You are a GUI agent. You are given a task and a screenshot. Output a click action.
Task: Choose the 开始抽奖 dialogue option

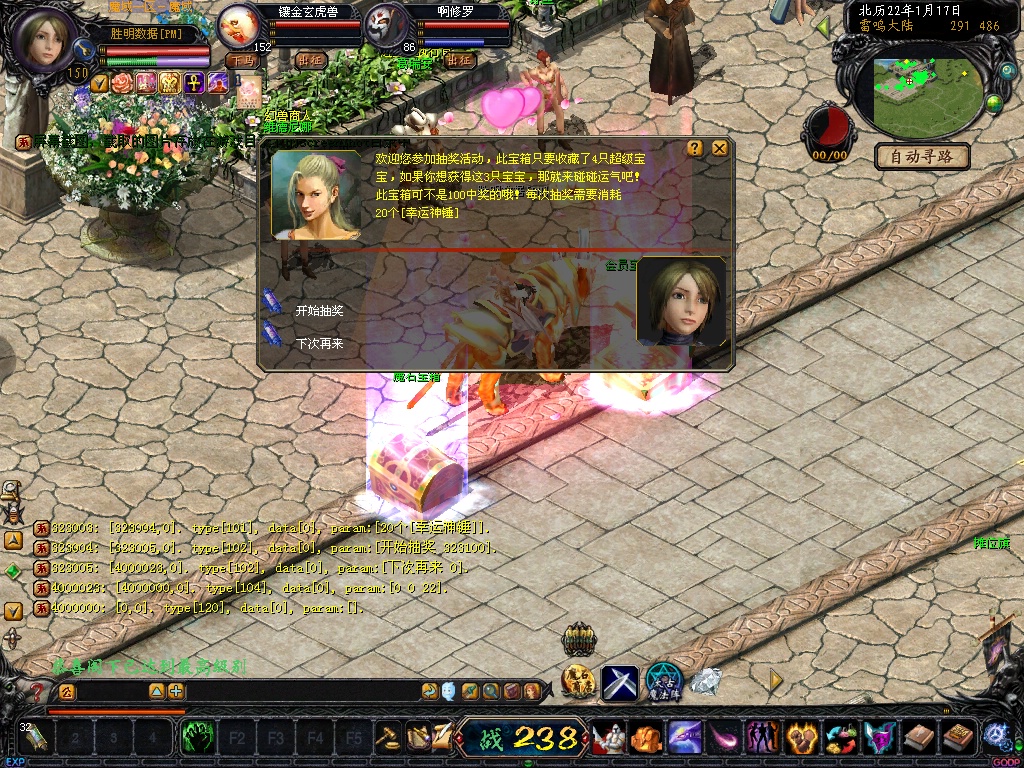(x=319, y=311)
